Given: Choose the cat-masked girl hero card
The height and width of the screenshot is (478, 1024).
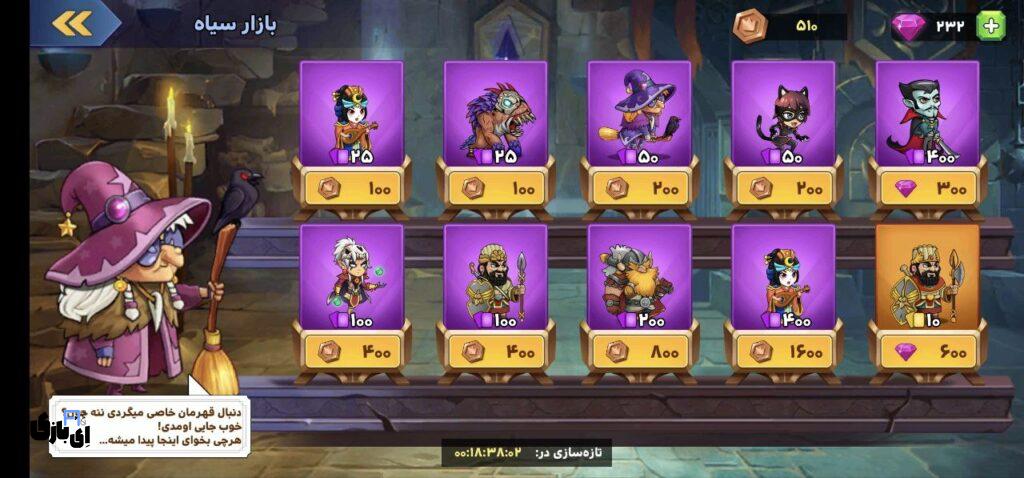Looking at the screenshot, I should click(783, 114).
